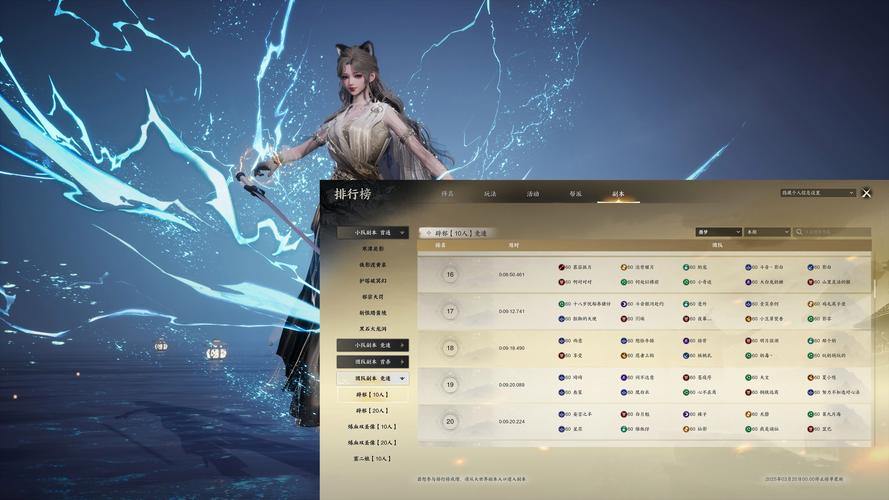Close the 排行榜 leaderboard window

click(866, 193)
